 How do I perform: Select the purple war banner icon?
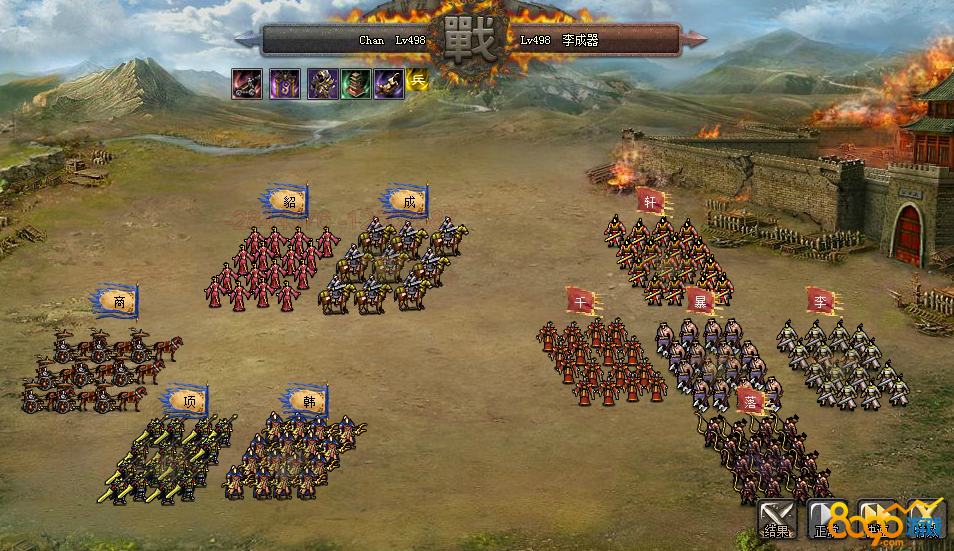tap(284, 84)
